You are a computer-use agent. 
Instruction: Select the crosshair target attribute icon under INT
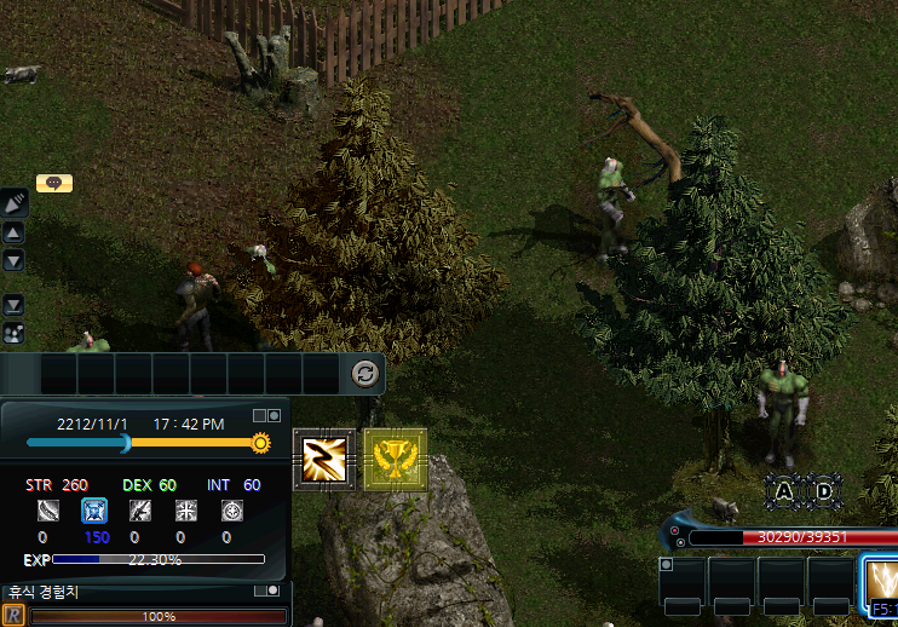pos(232,511)
